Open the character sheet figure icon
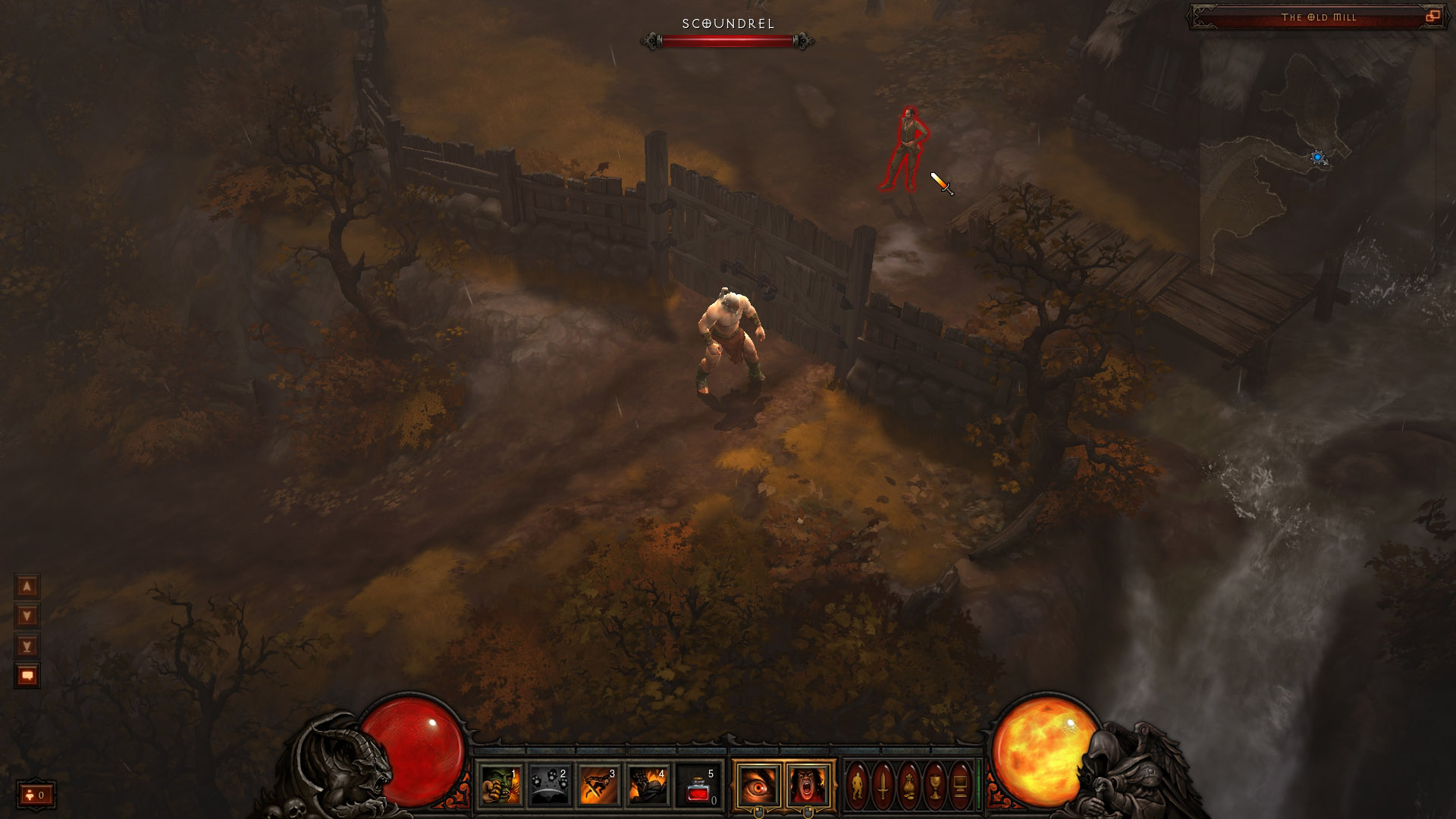This screenshot has height=819, width=1456. coord(858,786)
